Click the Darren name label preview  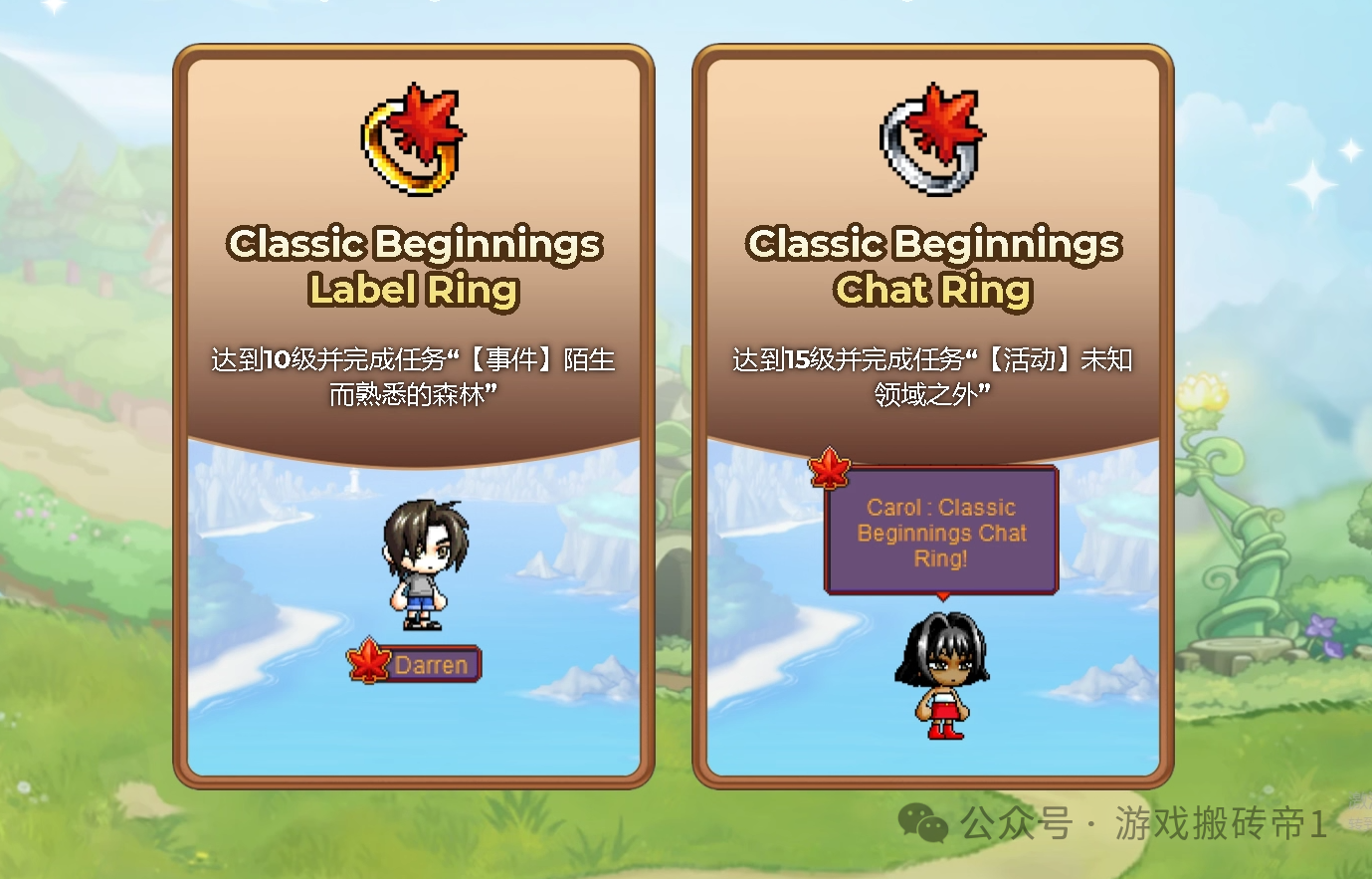(x=415, y=664)
